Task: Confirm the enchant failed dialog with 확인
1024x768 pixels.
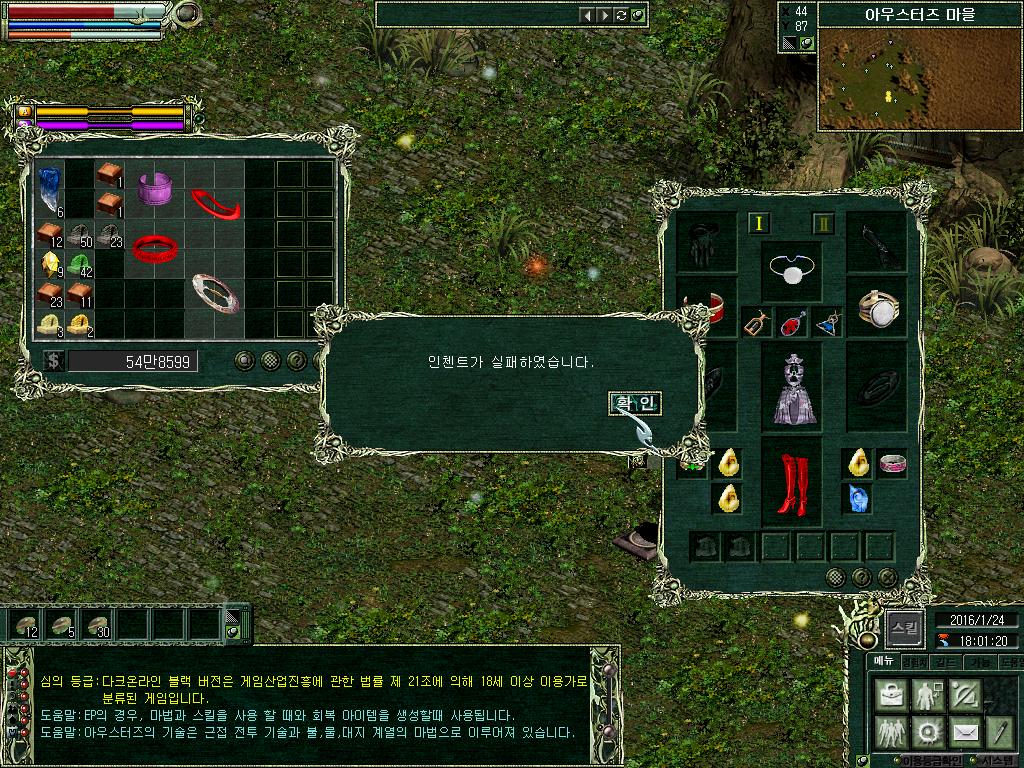Action: click(635, 403)
